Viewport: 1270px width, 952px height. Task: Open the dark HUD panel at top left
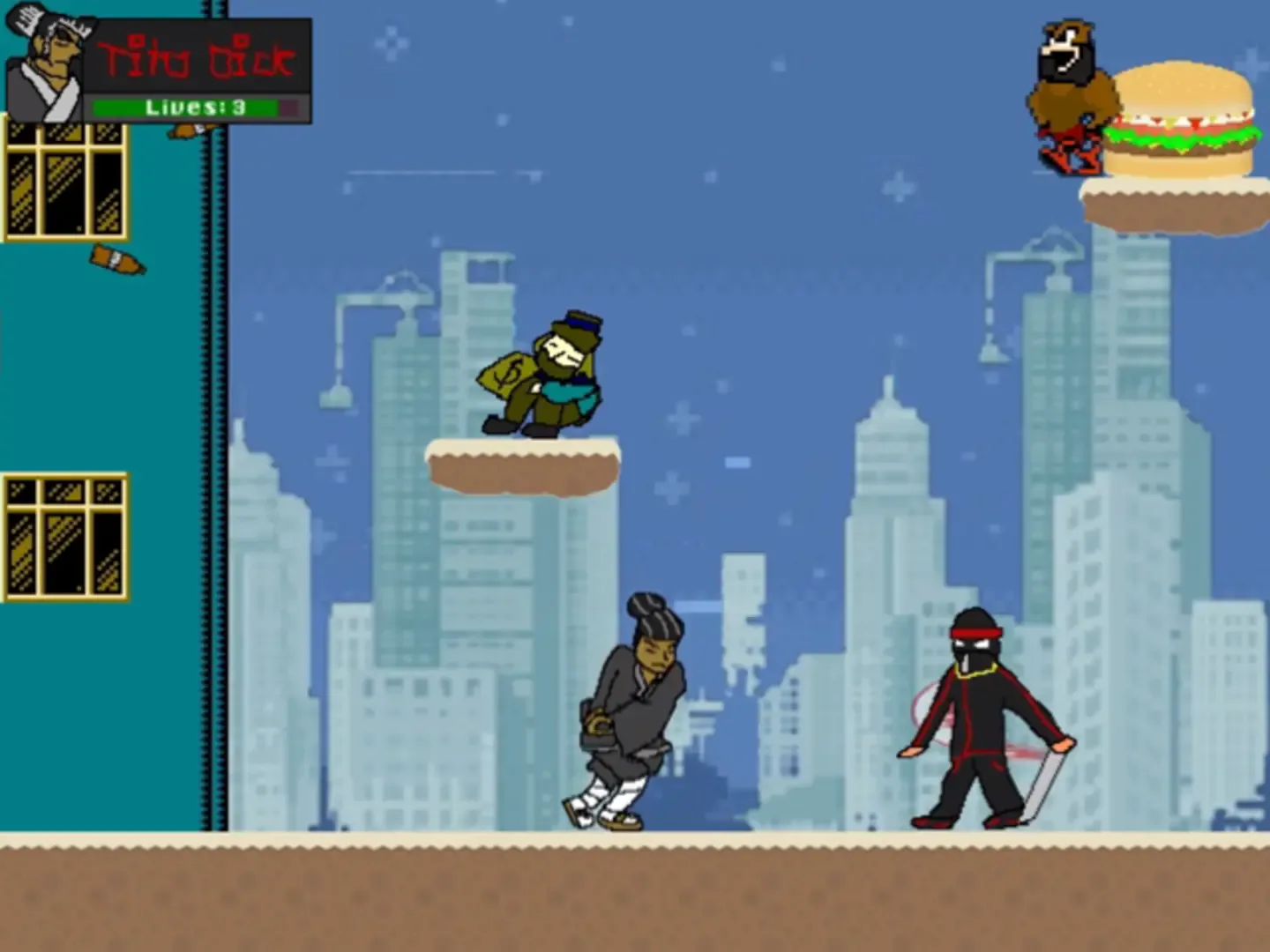[x=198, y=66]
